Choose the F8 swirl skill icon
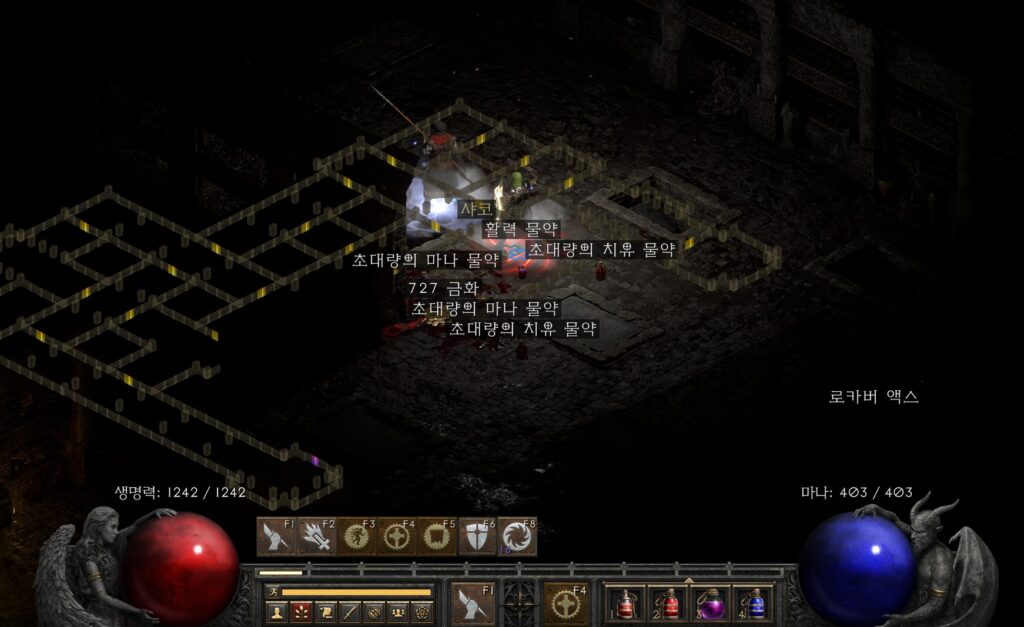This screenshot has width=1024, height=627. tap(516, 537)
